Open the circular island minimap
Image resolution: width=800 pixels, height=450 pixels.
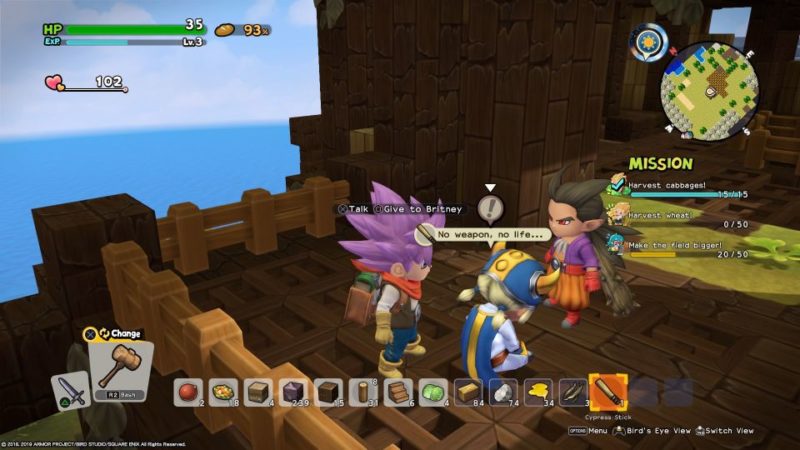pos(708,90)
